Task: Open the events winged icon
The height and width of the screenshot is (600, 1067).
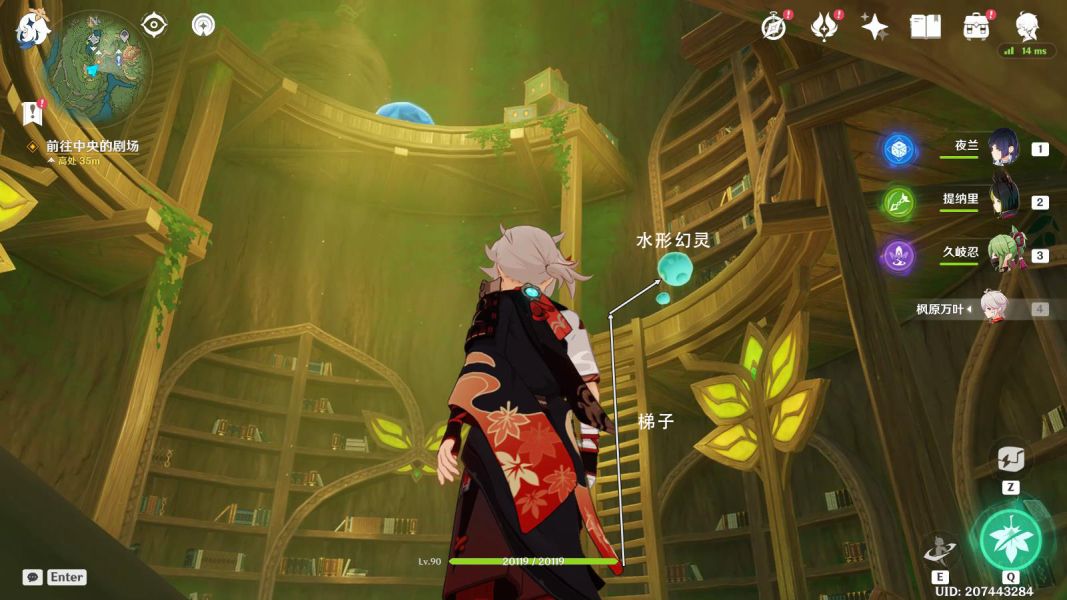Action: click(x=824, y=27)
